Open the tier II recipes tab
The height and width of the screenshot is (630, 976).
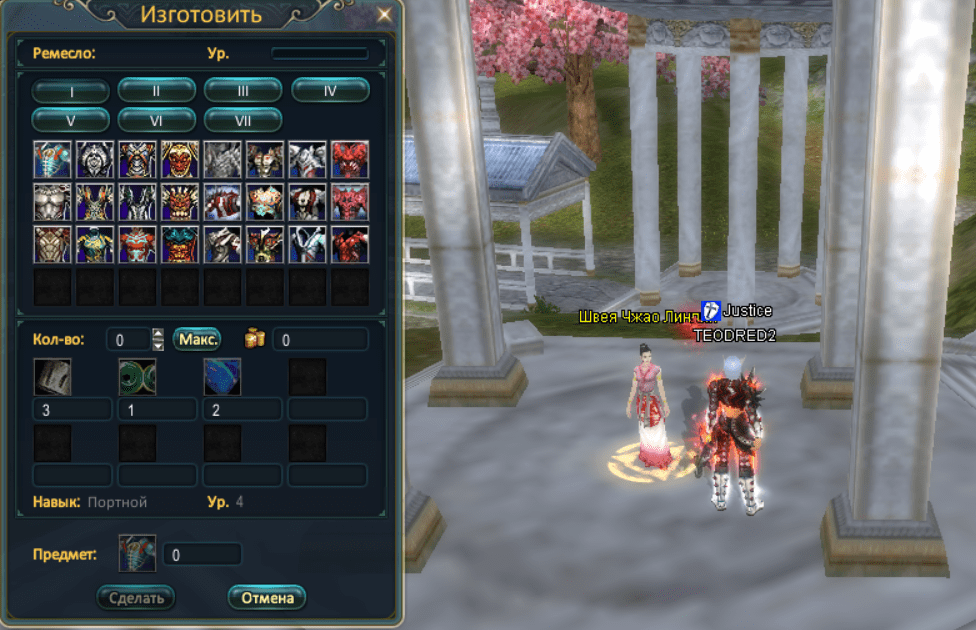coord(156,90)
